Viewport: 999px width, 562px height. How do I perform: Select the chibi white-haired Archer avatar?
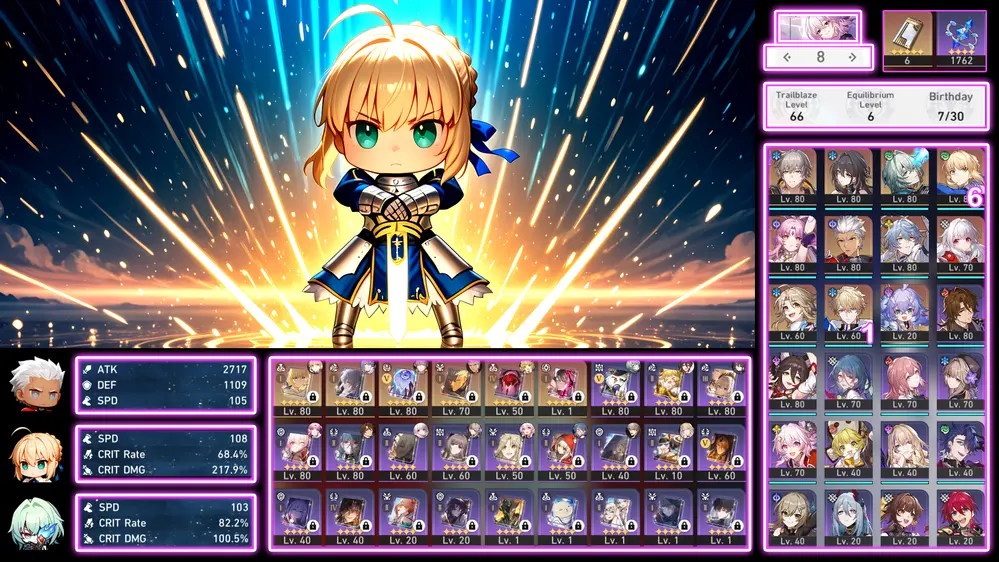pos(37,385)
